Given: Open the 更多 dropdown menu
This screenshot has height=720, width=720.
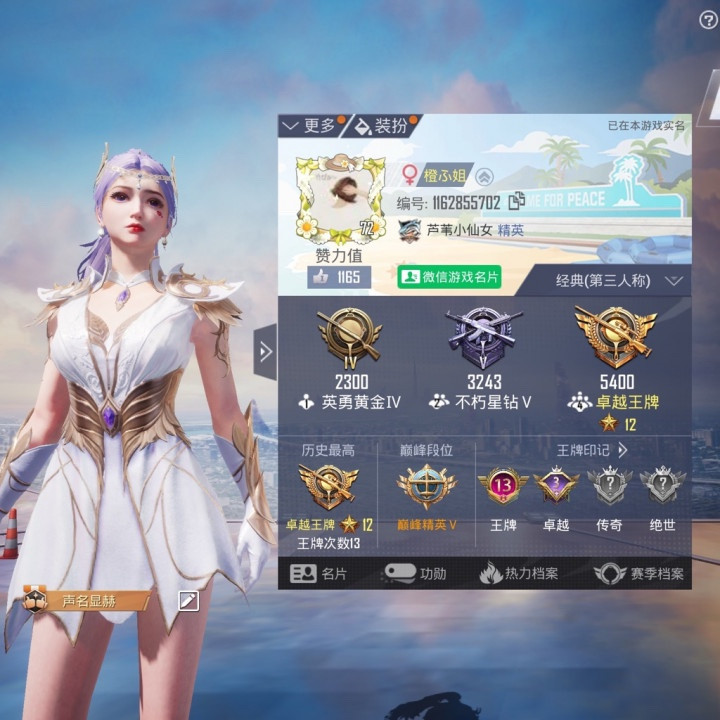Looking at the screenshot, I should [311, 126].
